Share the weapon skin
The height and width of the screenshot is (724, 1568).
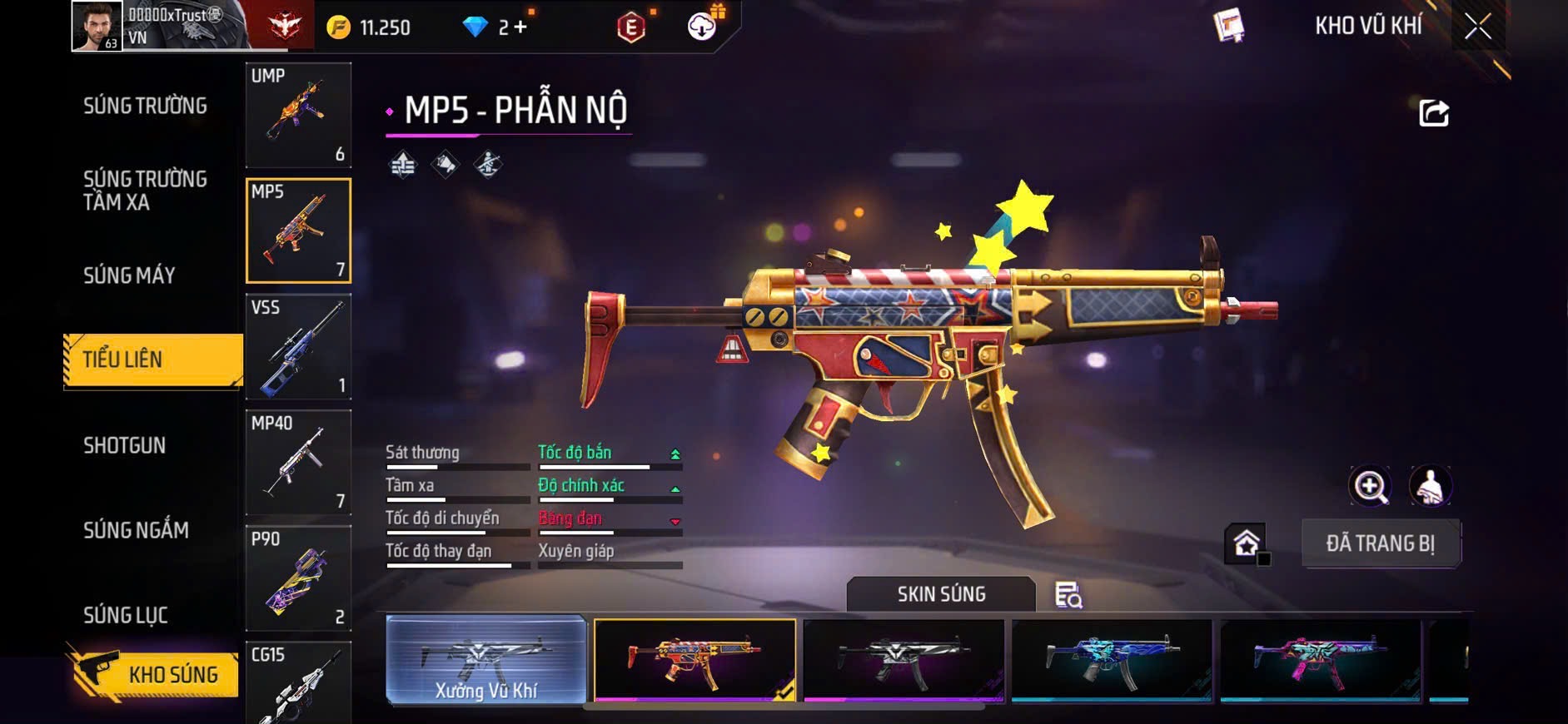coord(1433,113)
